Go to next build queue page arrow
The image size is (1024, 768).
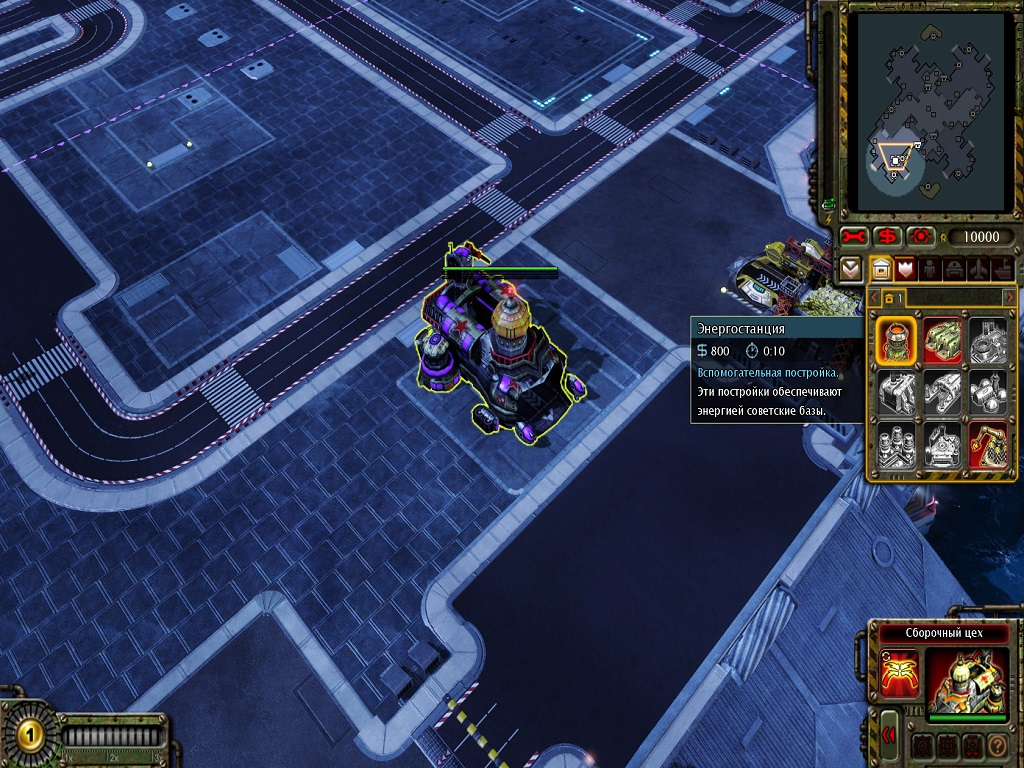[1009, 297]
